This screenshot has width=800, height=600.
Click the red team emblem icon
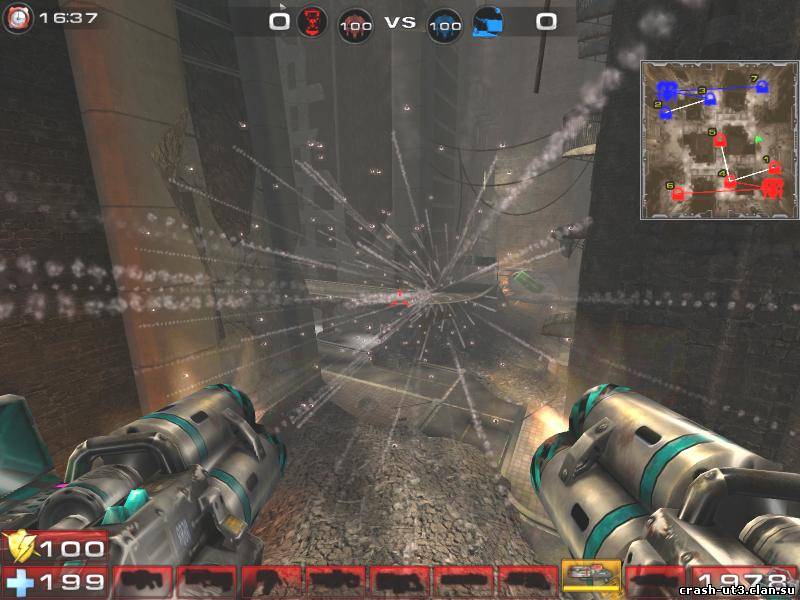[314, 20]
